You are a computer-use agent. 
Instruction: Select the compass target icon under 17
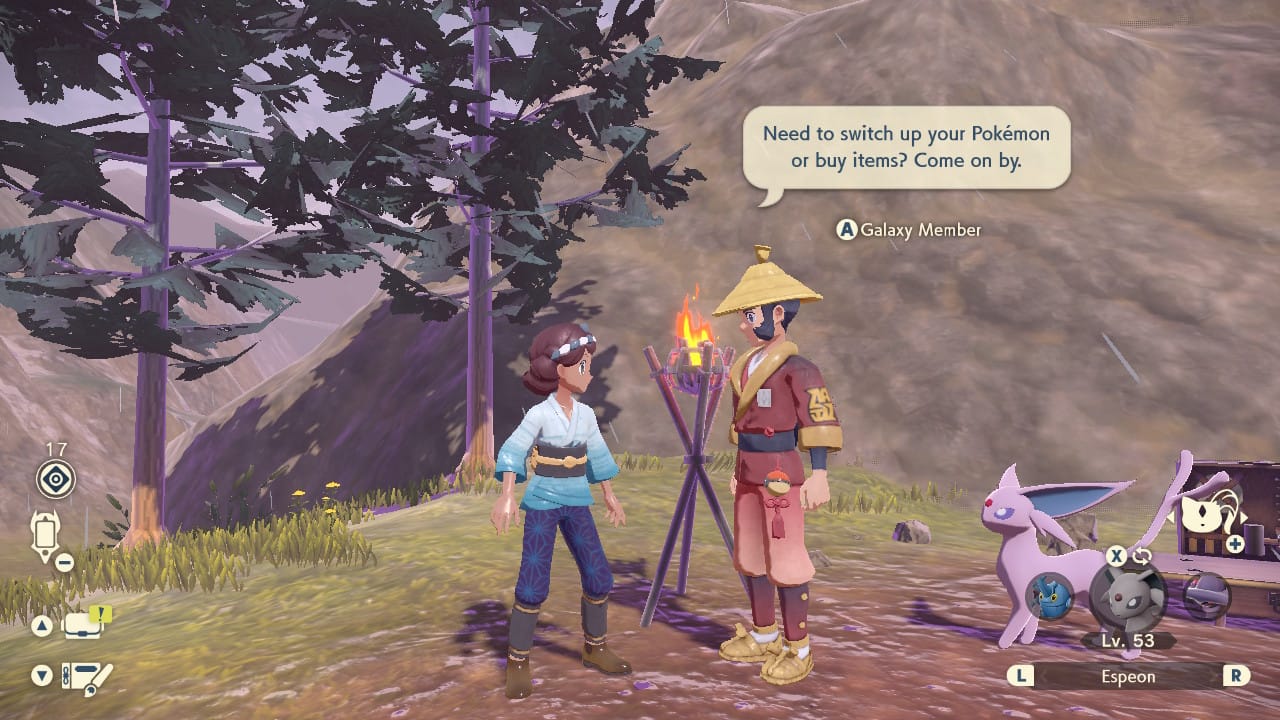click(x=56, y=480)
